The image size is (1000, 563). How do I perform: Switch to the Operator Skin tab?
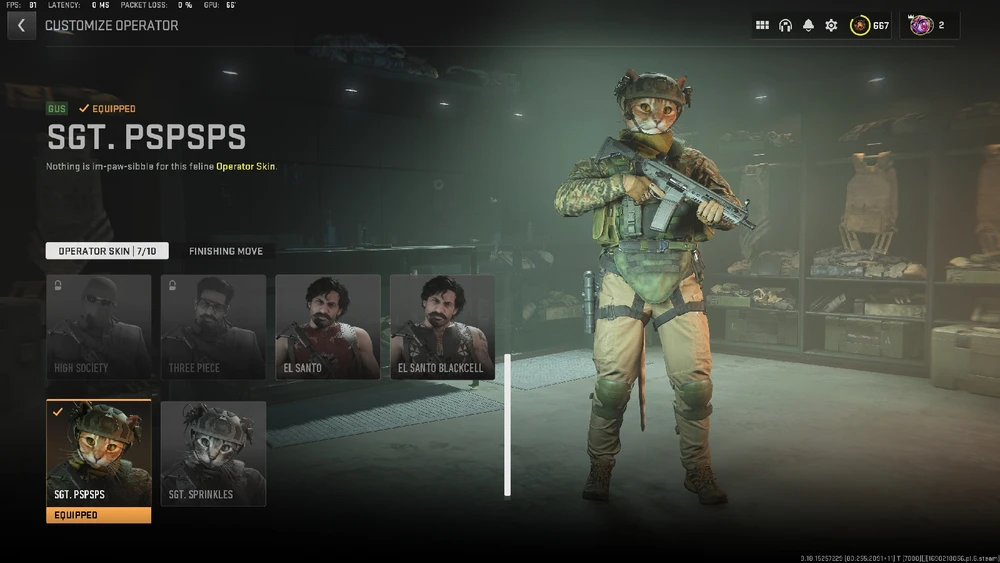[x=107, y=251]
